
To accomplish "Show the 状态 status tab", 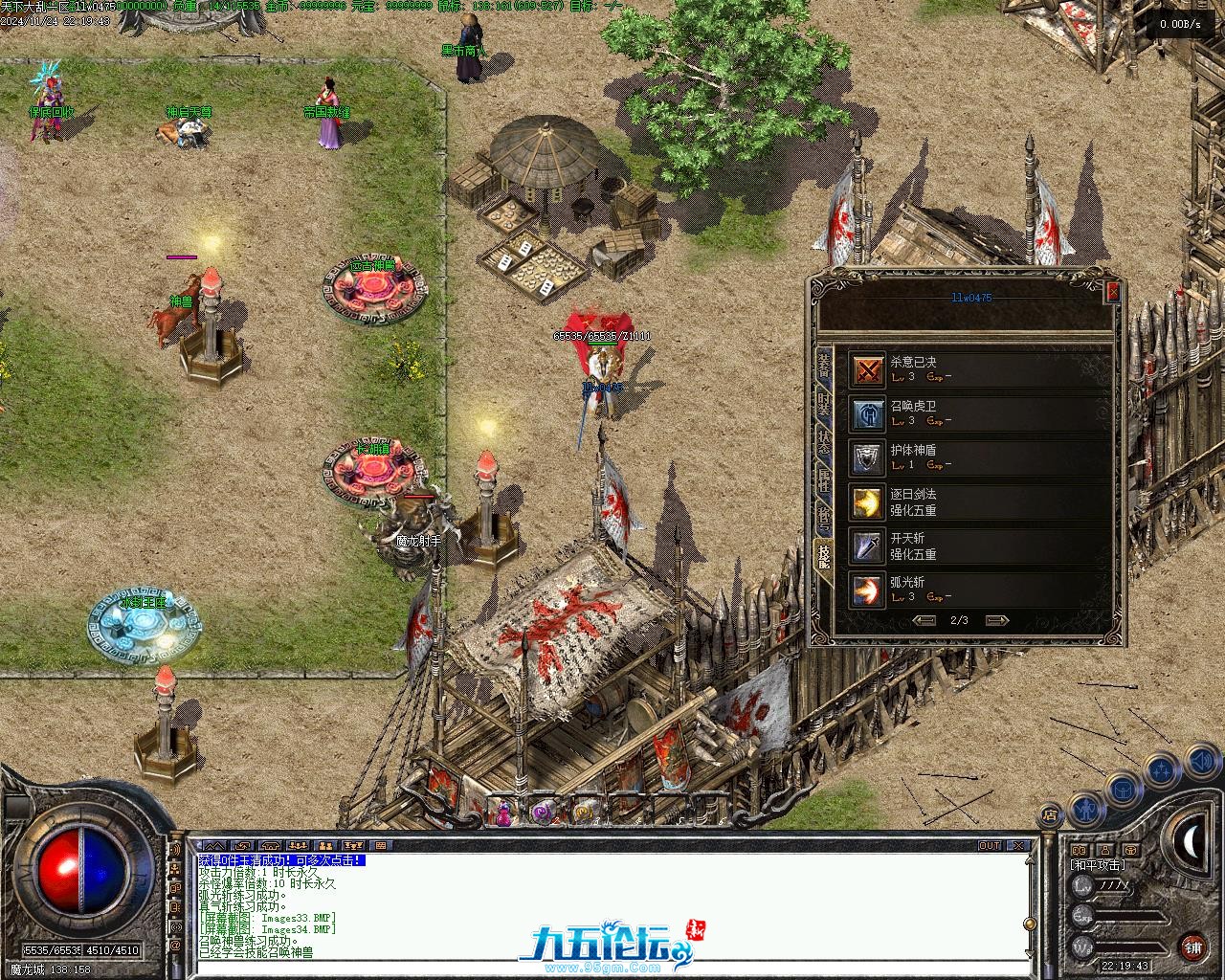I will [x=823, y=442].
